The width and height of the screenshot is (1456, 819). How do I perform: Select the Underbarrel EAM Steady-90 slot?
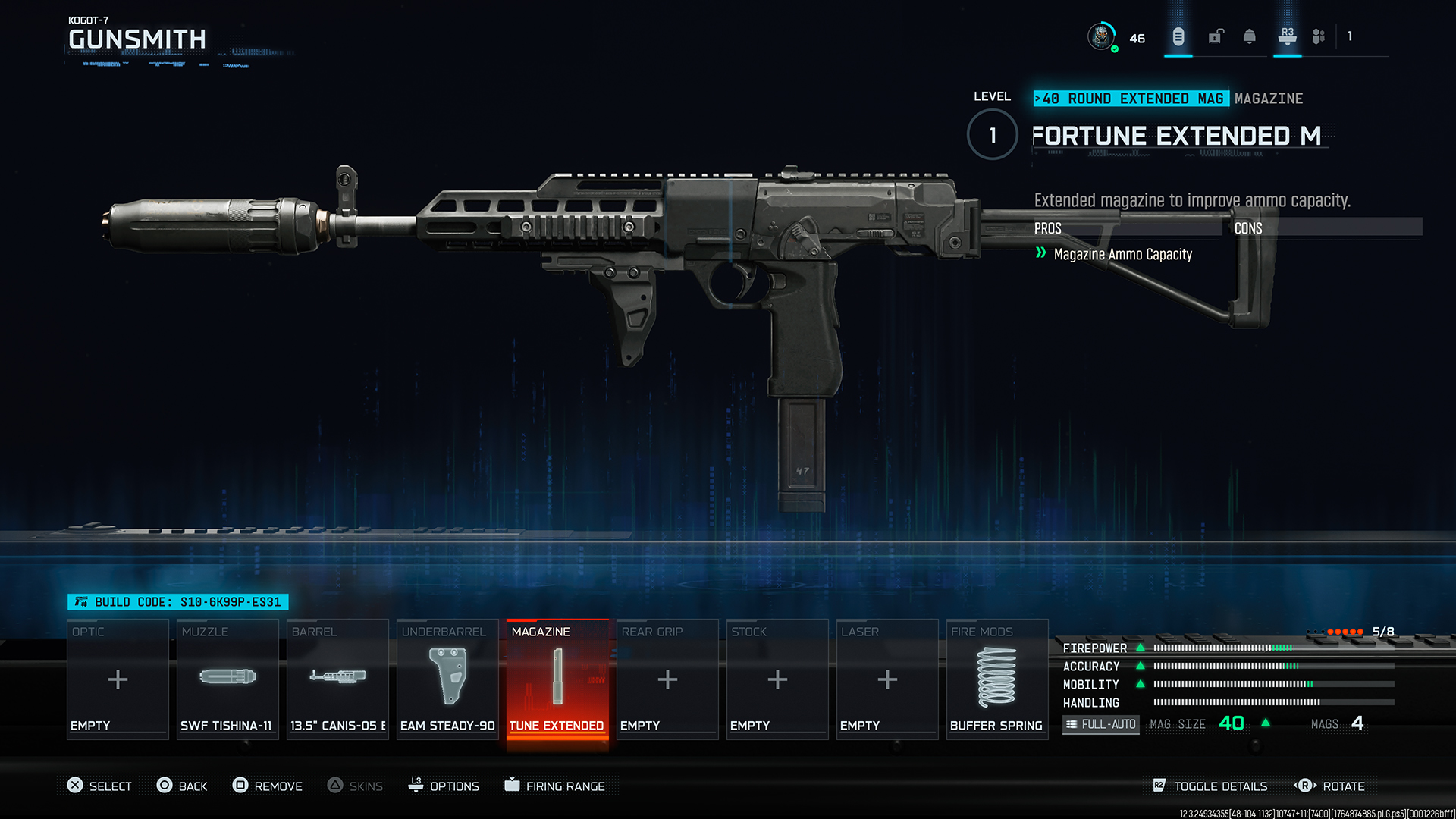(447, 679)
